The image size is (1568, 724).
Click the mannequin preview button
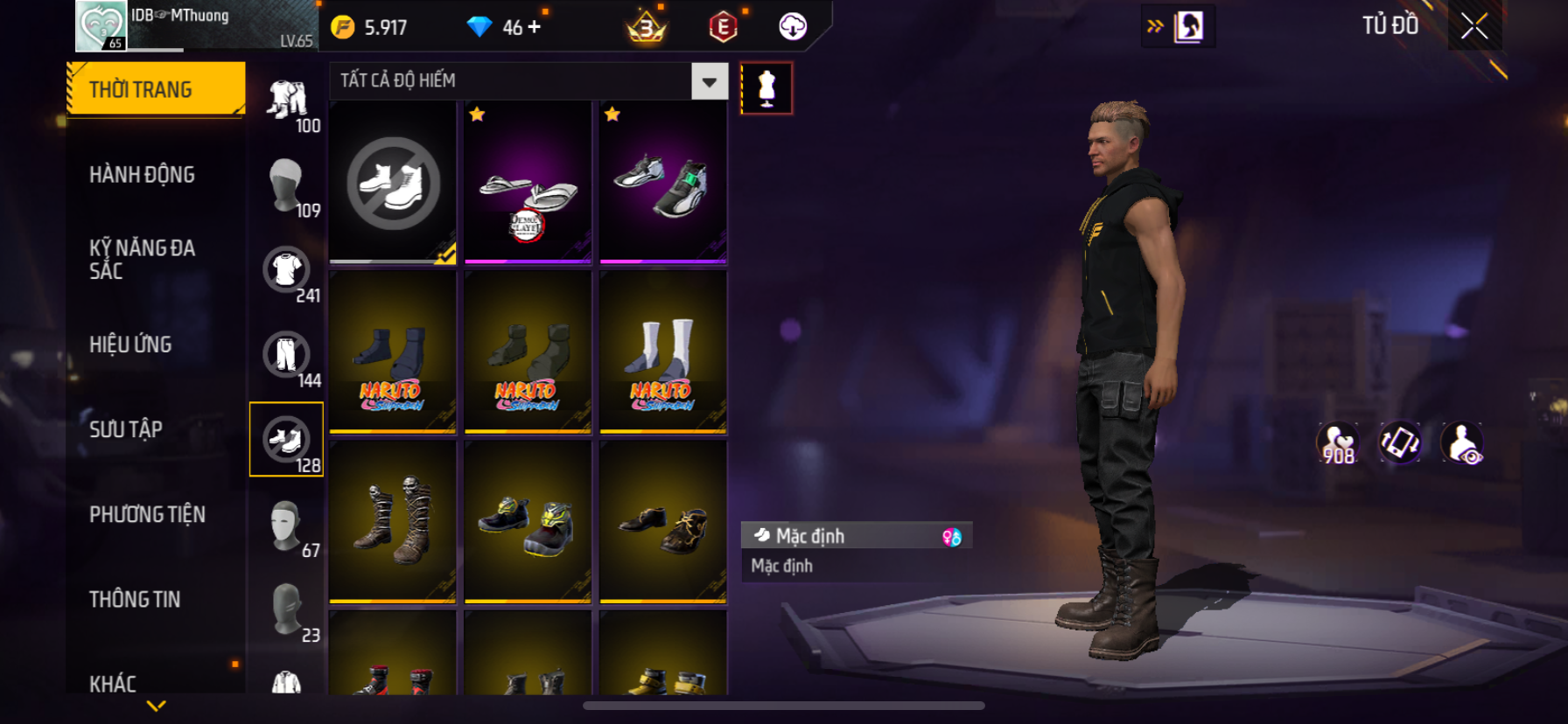pos(766,88)
